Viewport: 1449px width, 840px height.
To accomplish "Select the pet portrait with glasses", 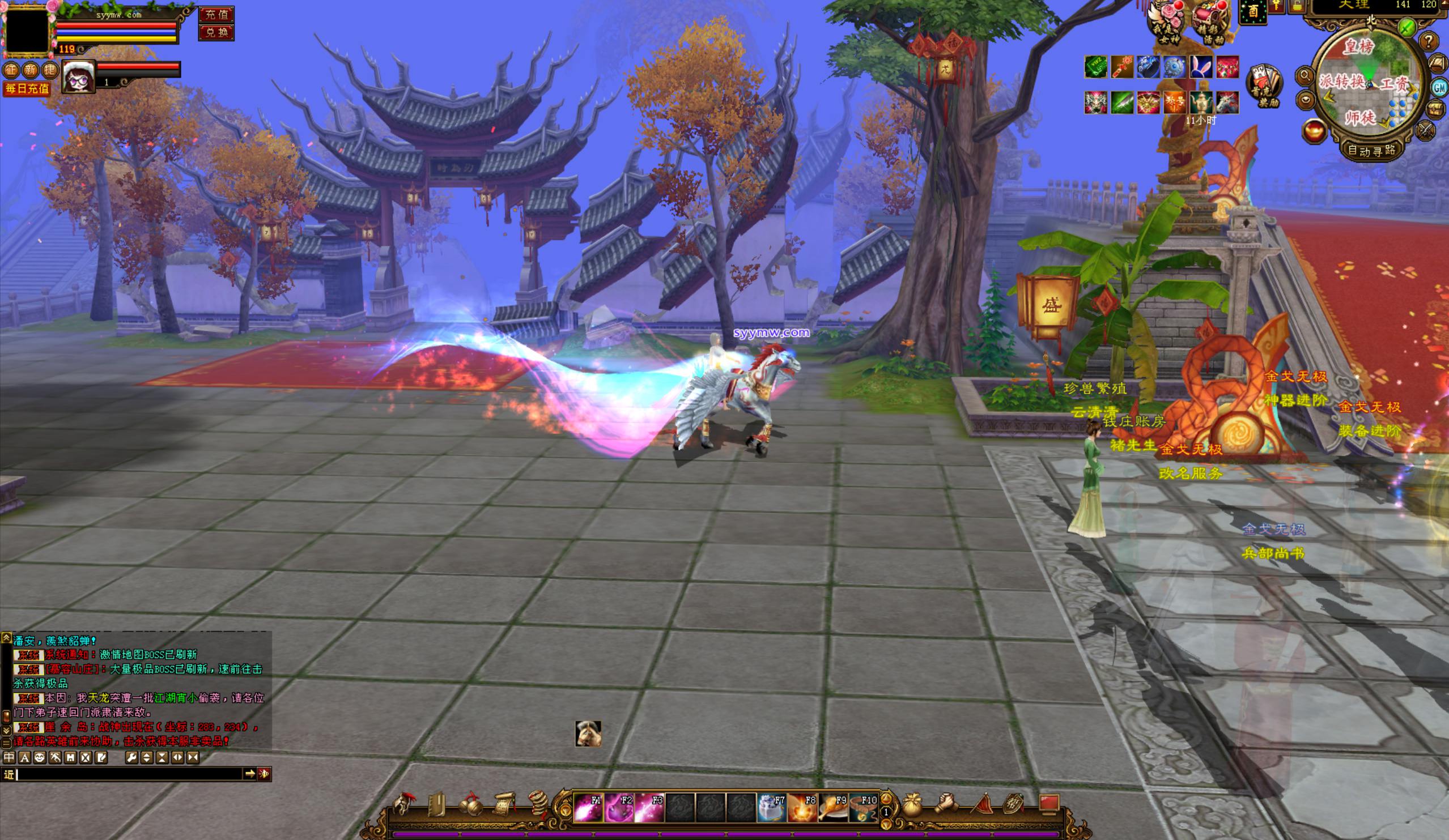I will pyautogui.click(x=79, y=76).
